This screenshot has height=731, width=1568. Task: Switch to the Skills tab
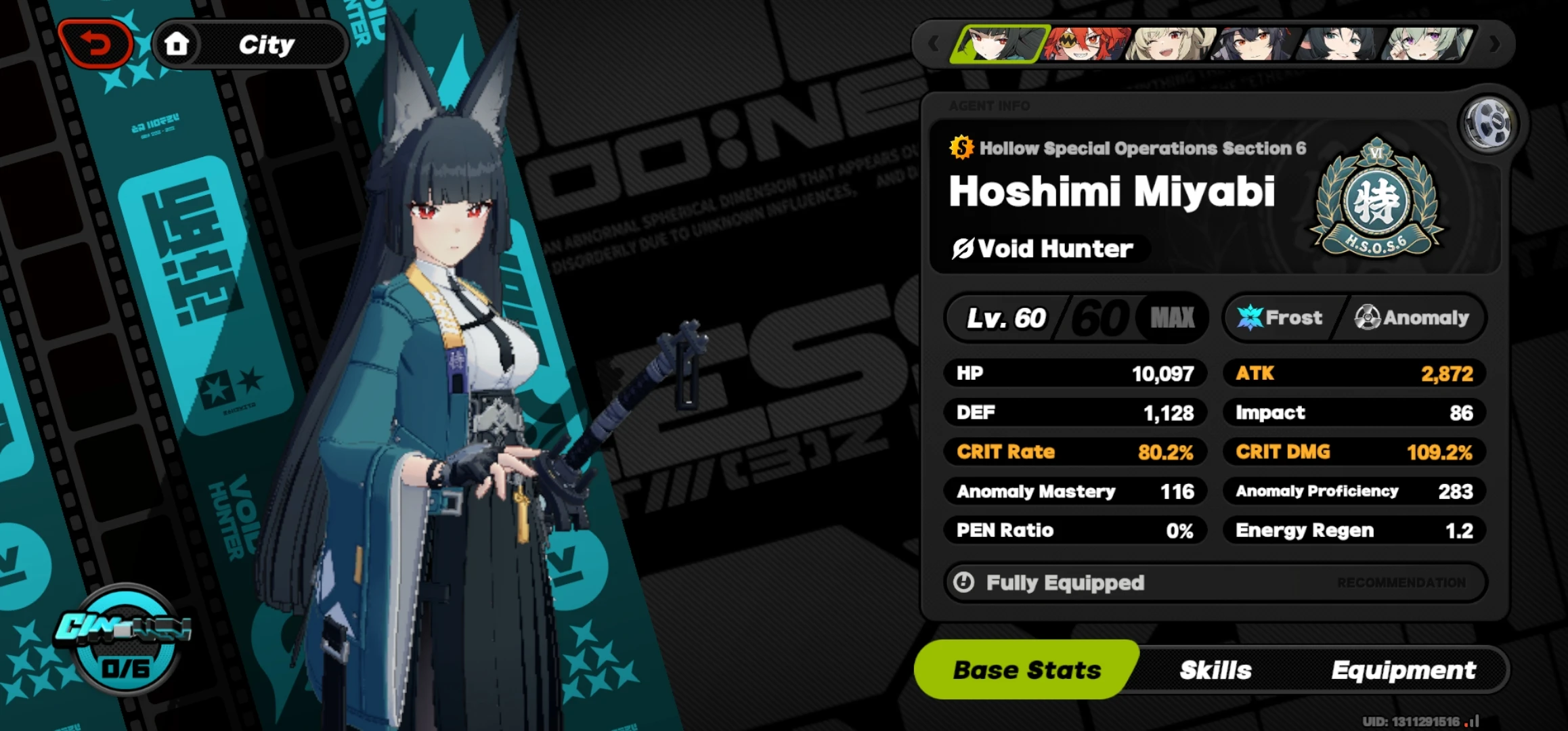1216,669
